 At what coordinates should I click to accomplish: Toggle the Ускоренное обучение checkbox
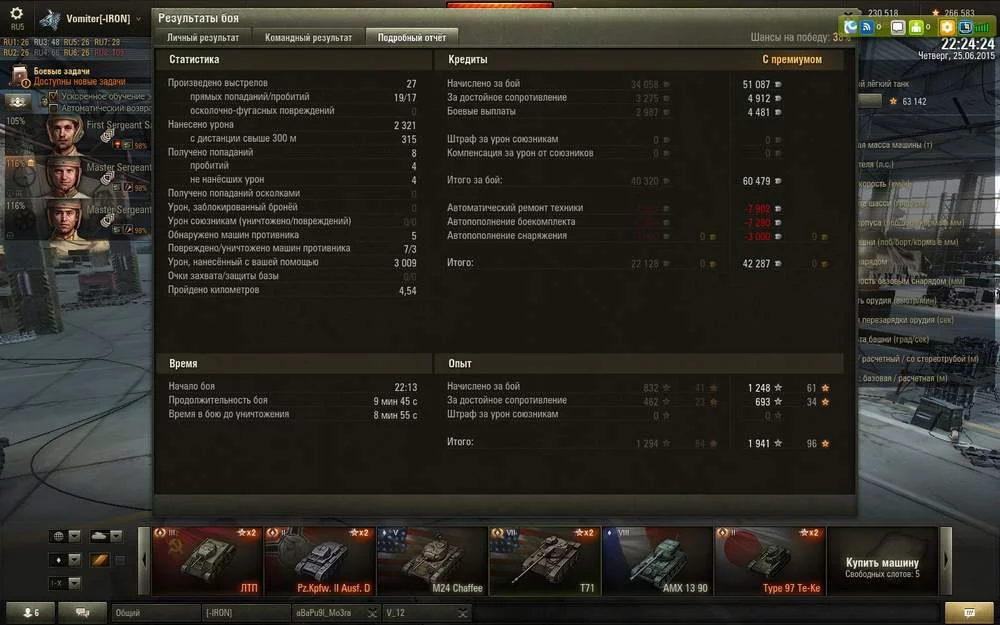(53, 96)
